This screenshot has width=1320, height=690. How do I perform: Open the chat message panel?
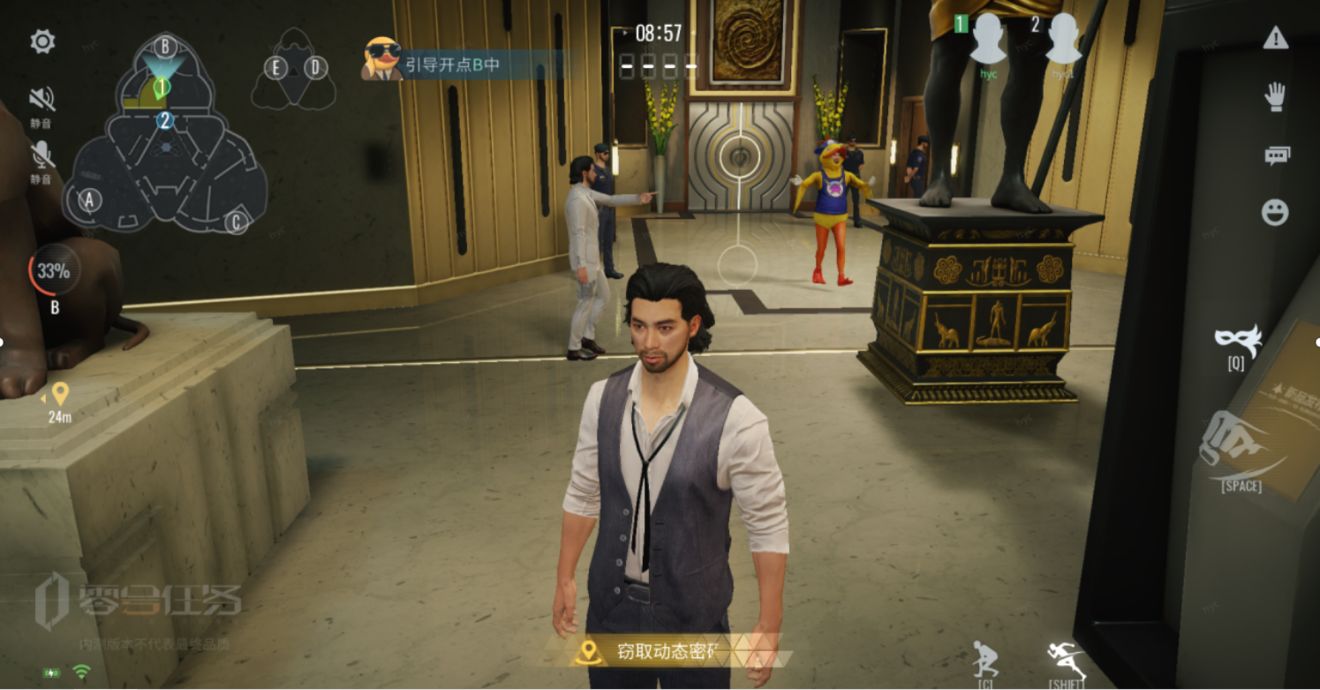tap(1276, 155)
